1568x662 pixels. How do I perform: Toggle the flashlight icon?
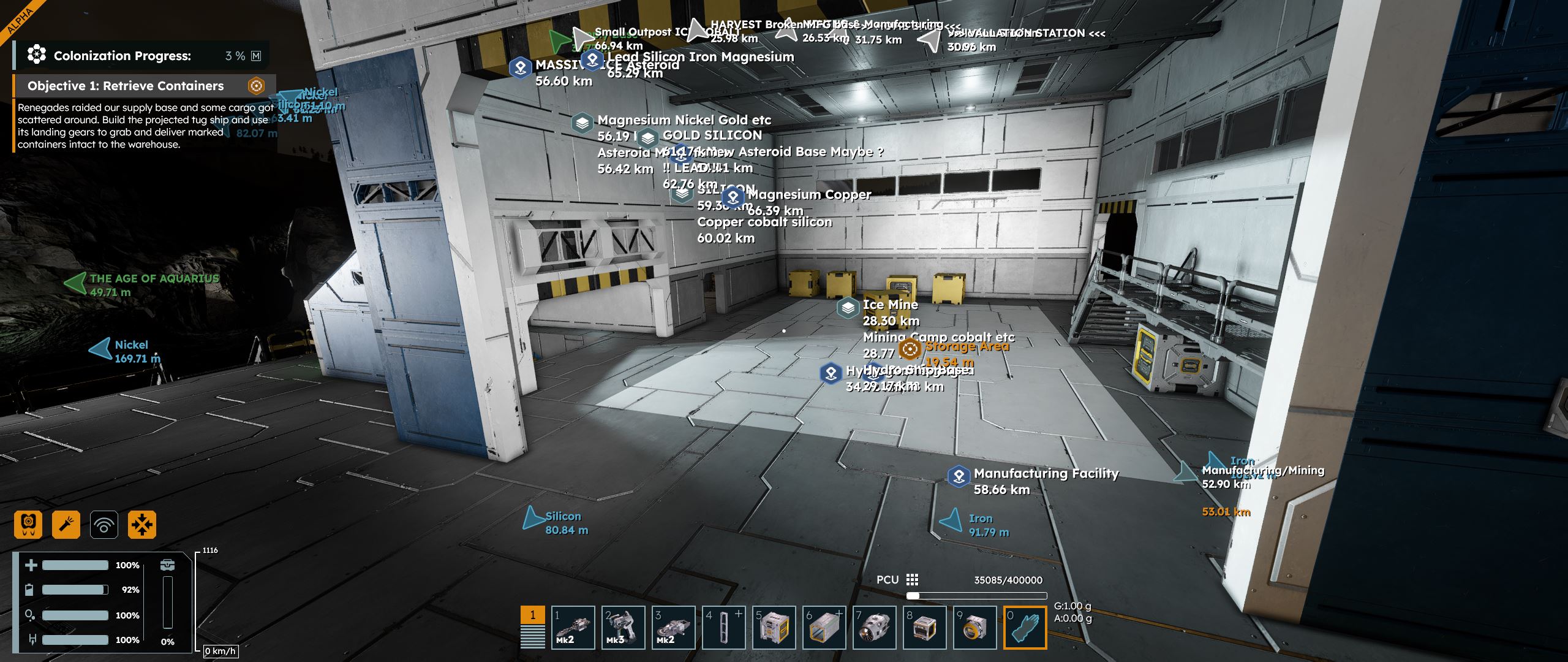tap(66, 525)
